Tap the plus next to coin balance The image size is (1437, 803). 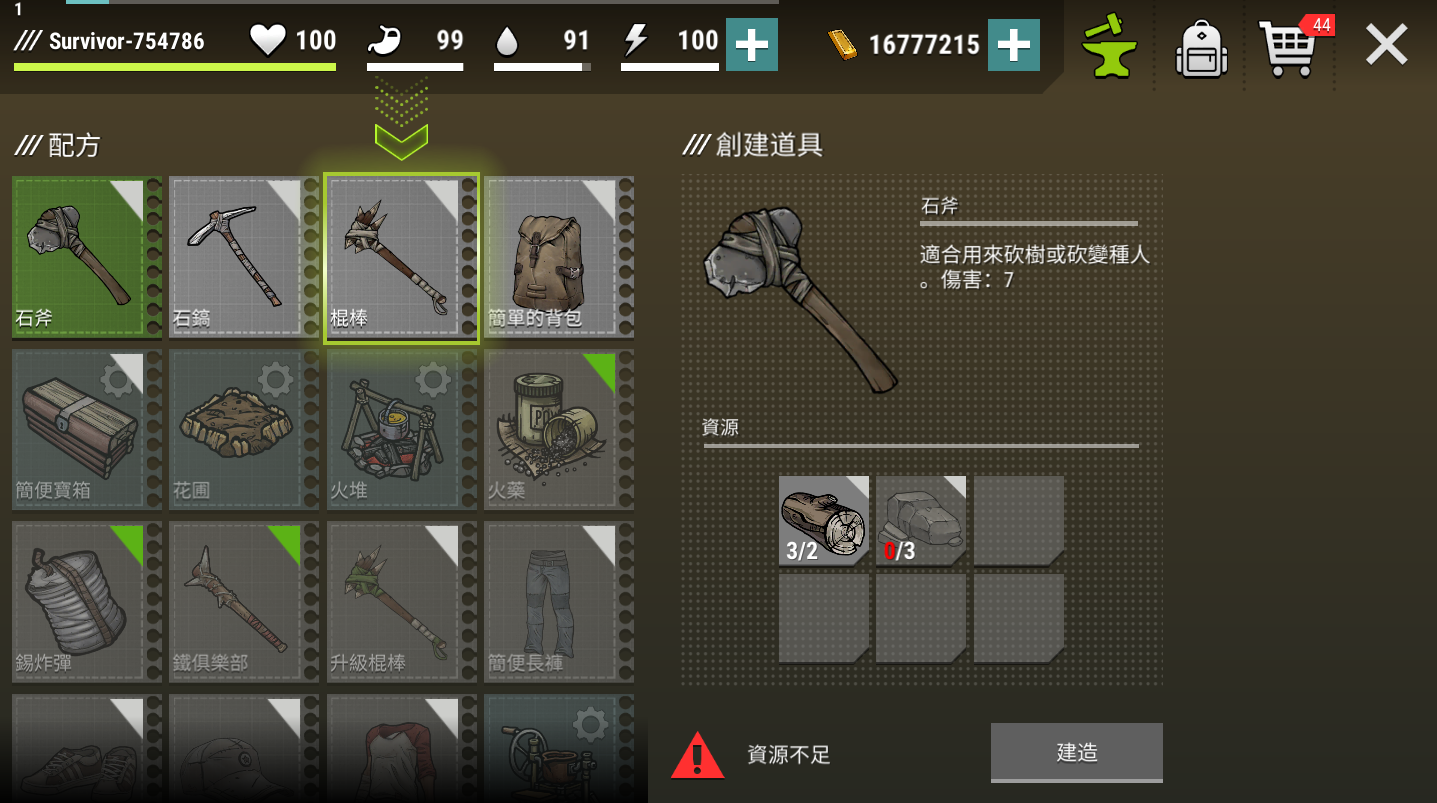click(1013, 44)
